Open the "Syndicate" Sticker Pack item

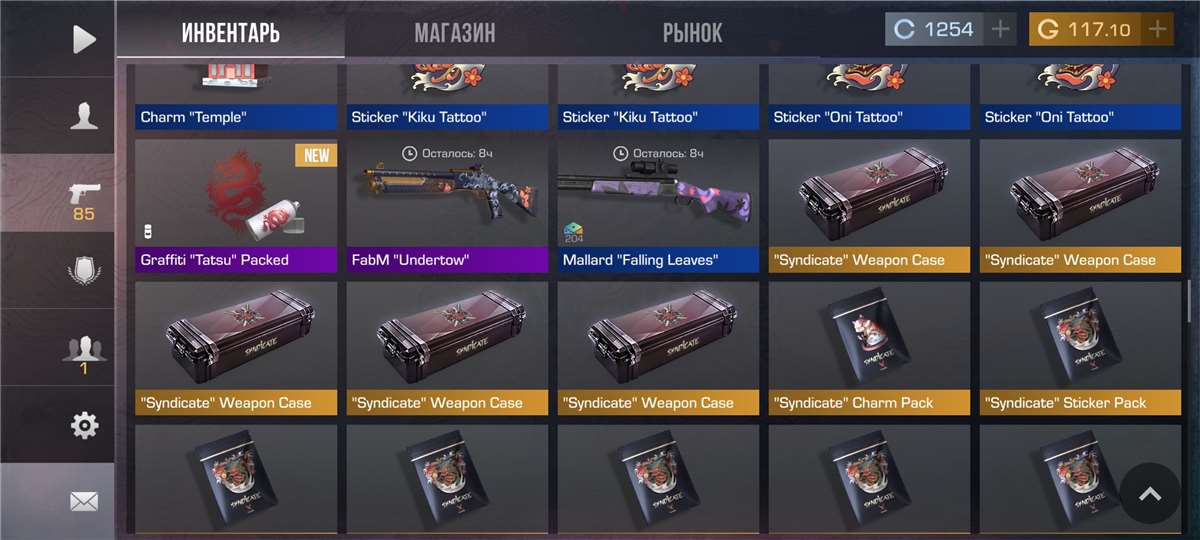coord(1080,347)
